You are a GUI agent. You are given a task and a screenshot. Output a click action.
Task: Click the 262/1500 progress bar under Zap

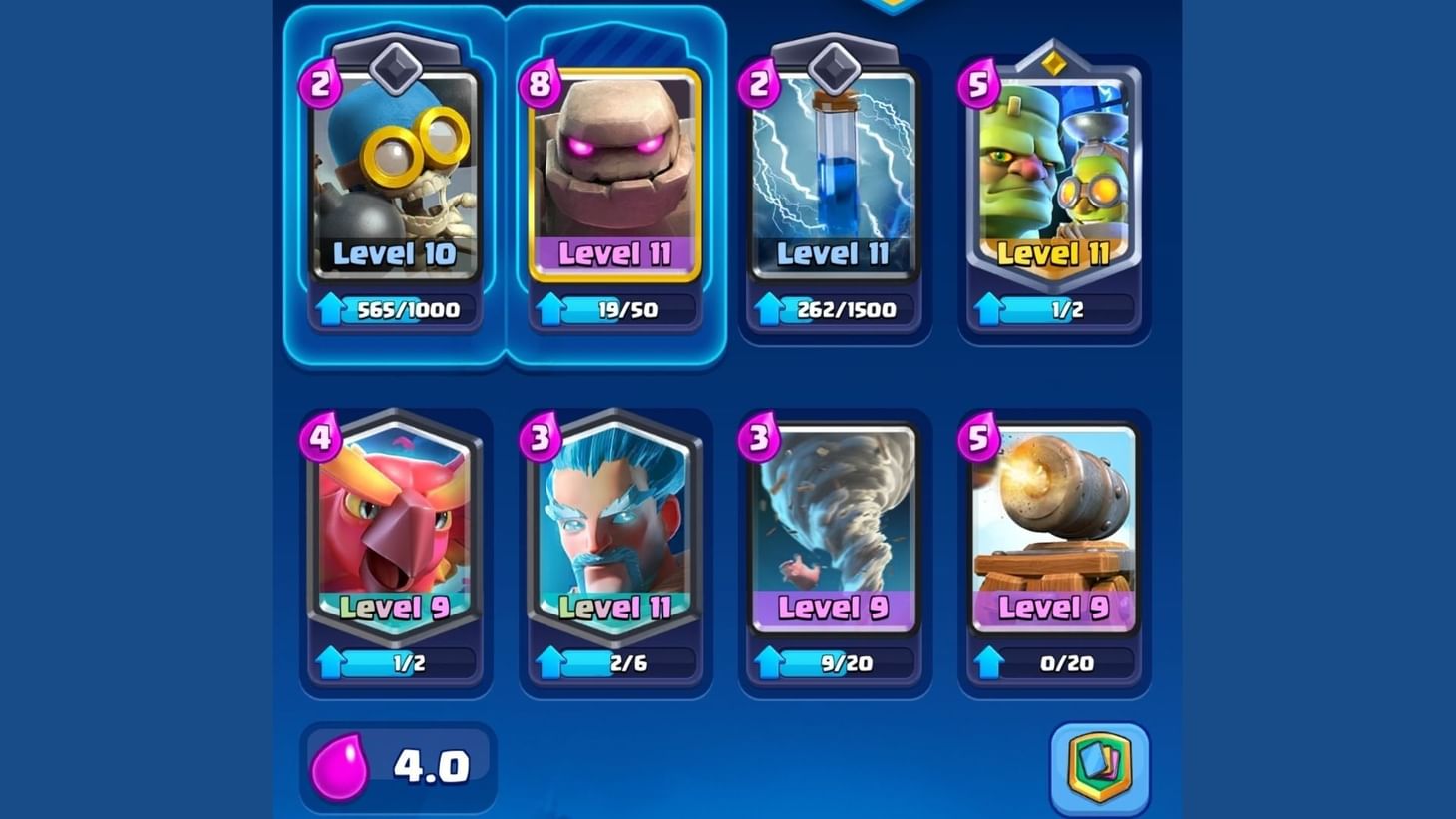(846, 309)
